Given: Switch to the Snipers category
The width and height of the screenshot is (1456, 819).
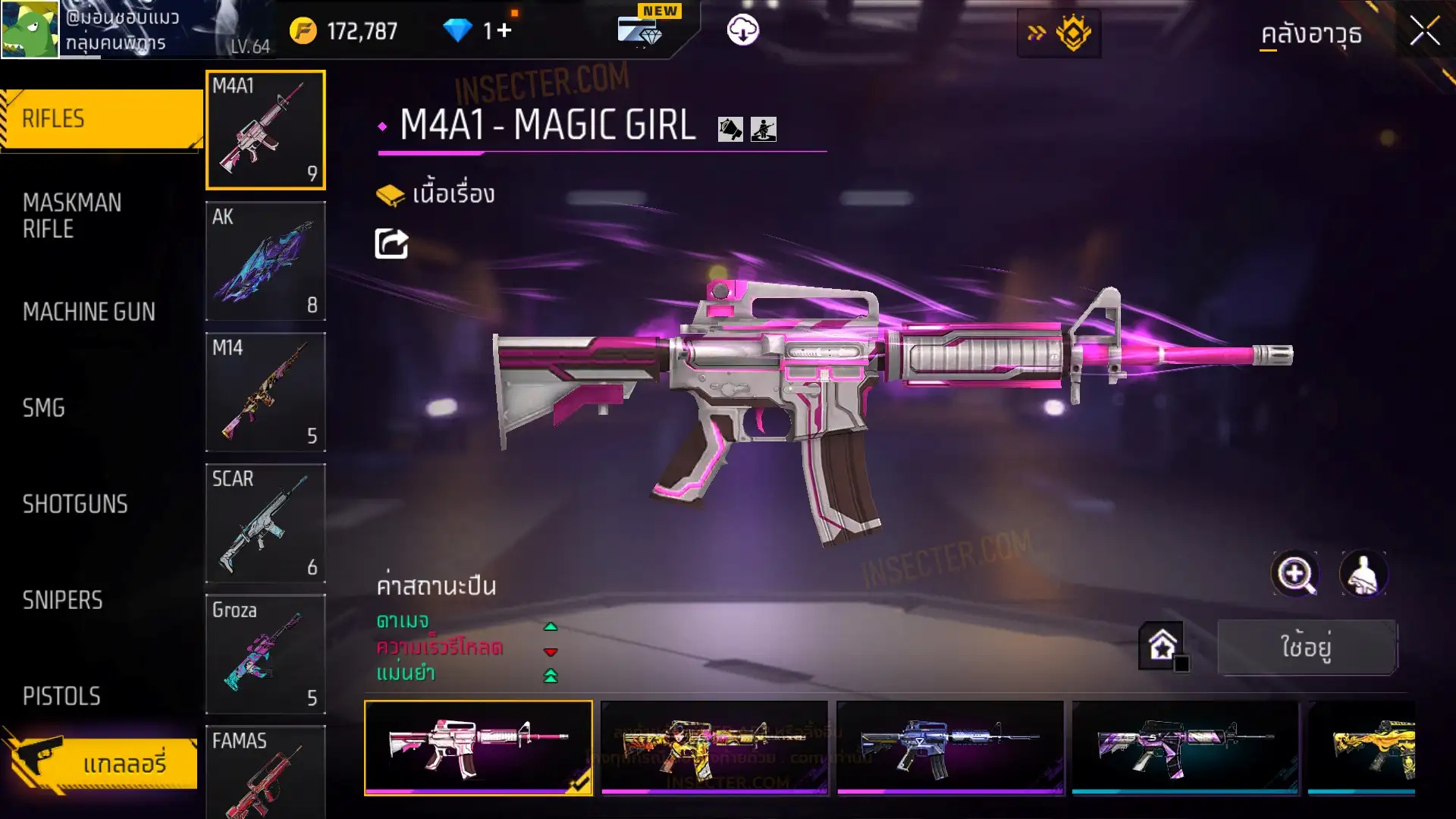Looking at the screenshot, I should pos(62,601).
